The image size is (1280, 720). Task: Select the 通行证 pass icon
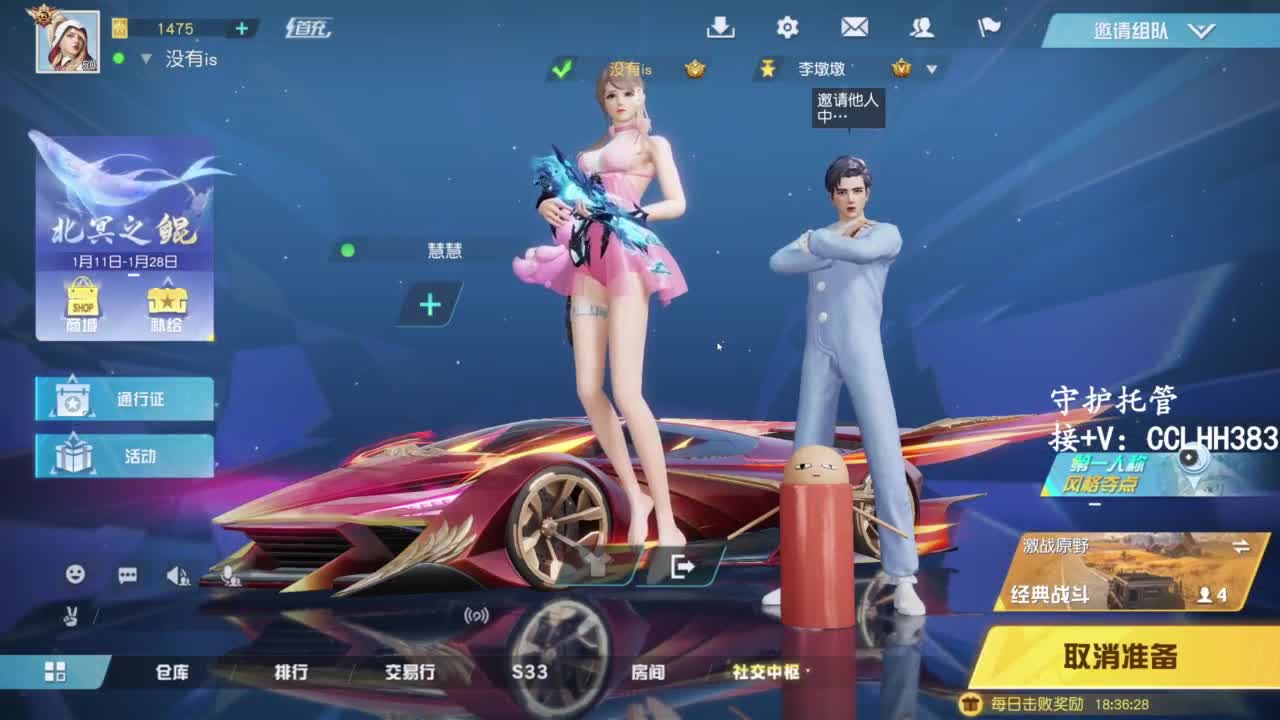(122, 398)
